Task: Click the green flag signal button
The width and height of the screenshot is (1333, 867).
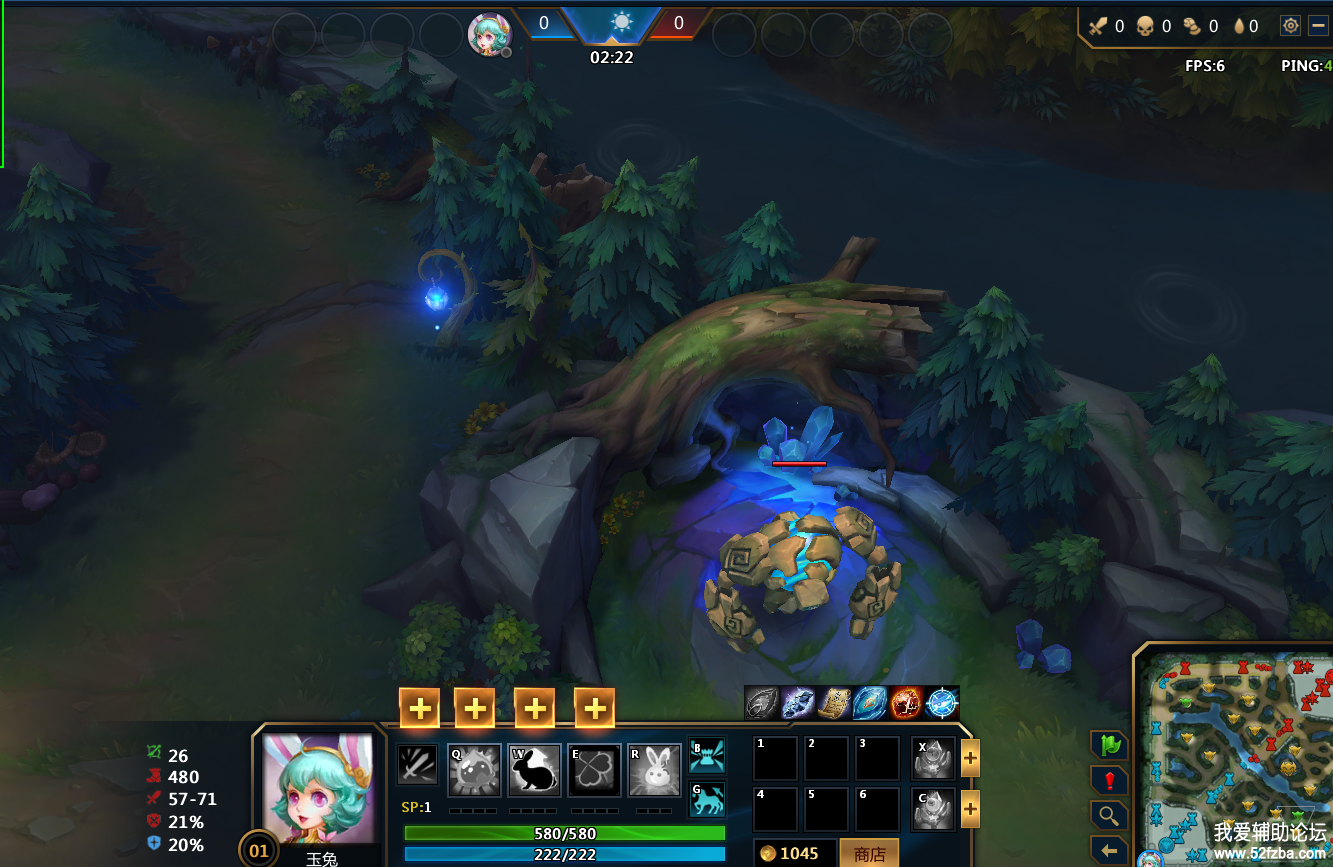Action: coord(1109,745)
